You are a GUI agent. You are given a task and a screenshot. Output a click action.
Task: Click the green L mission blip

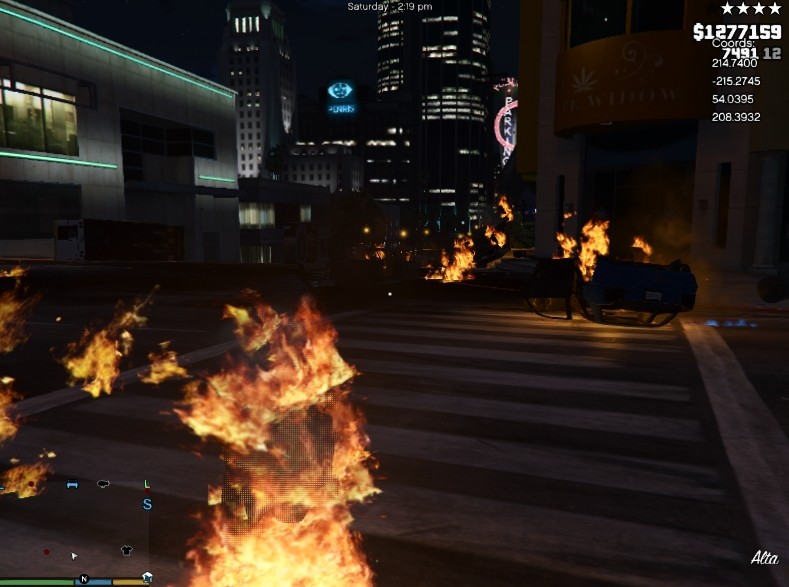point(147,485)
